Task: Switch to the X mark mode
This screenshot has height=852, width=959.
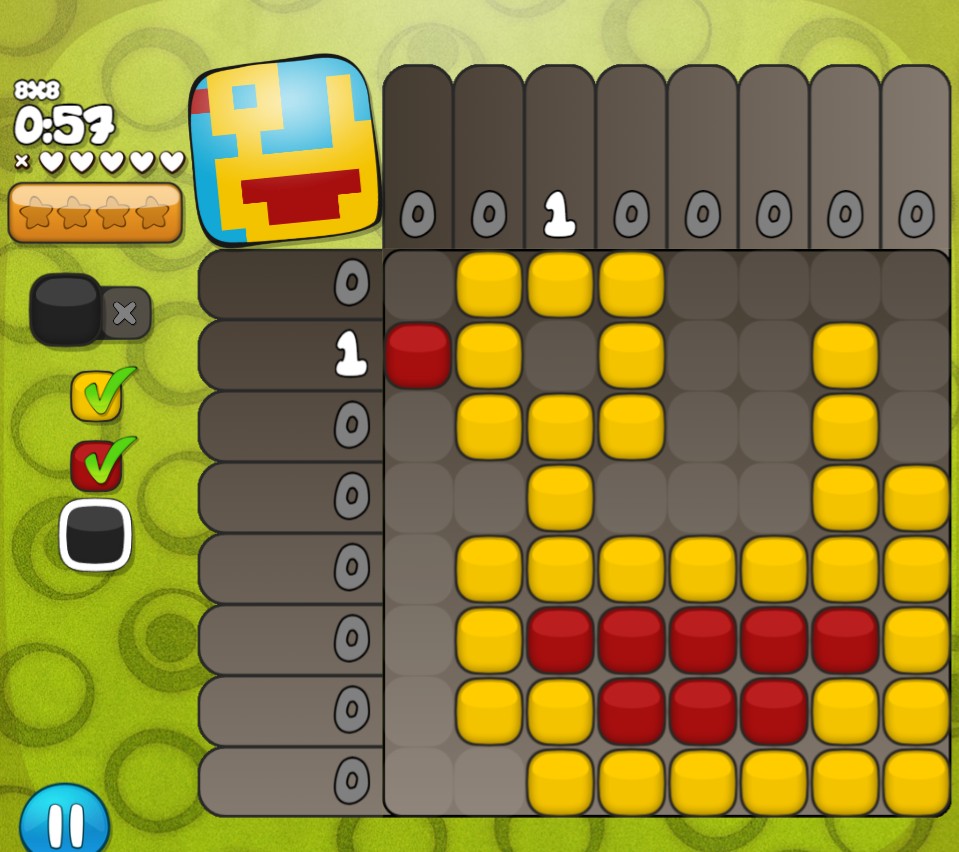Action: point(126,313)
